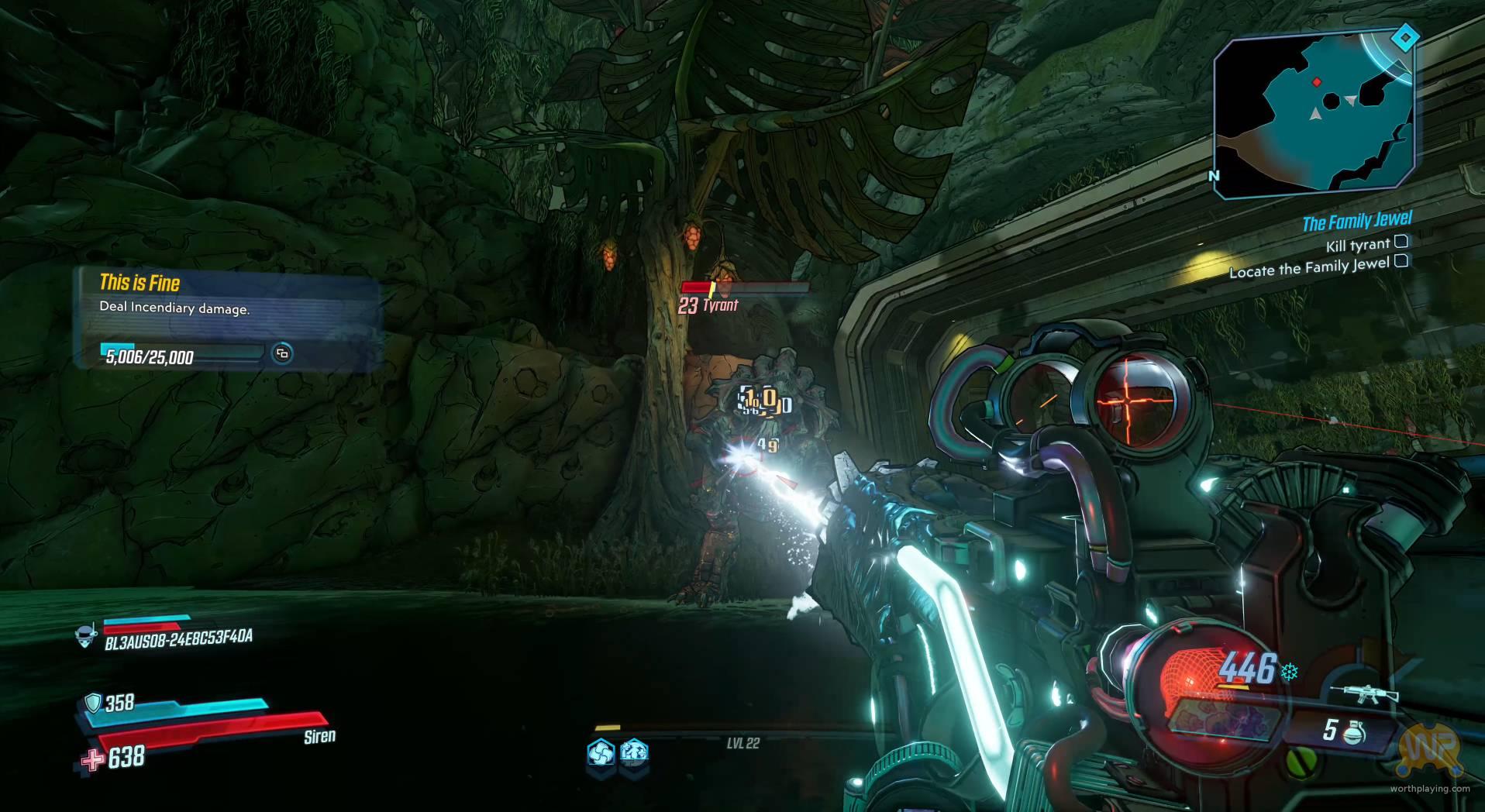Select the assault rifle weapon icon

tap(1363, 693)
